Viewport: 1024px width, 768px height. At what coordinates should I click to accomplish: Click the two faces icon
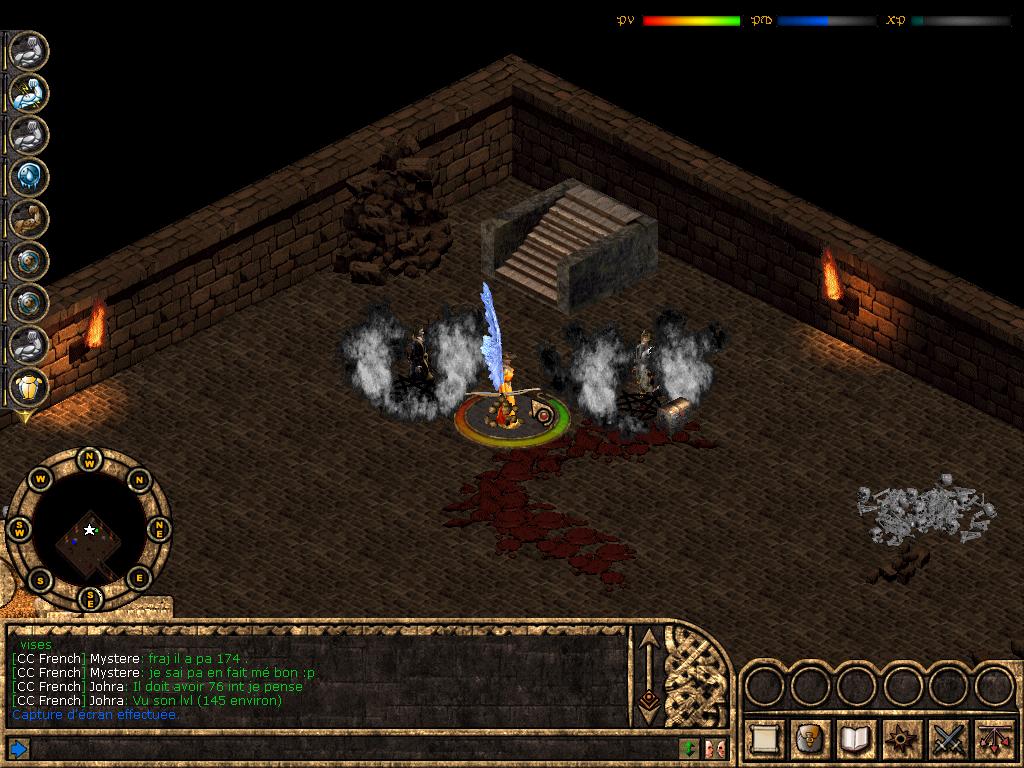715,748
